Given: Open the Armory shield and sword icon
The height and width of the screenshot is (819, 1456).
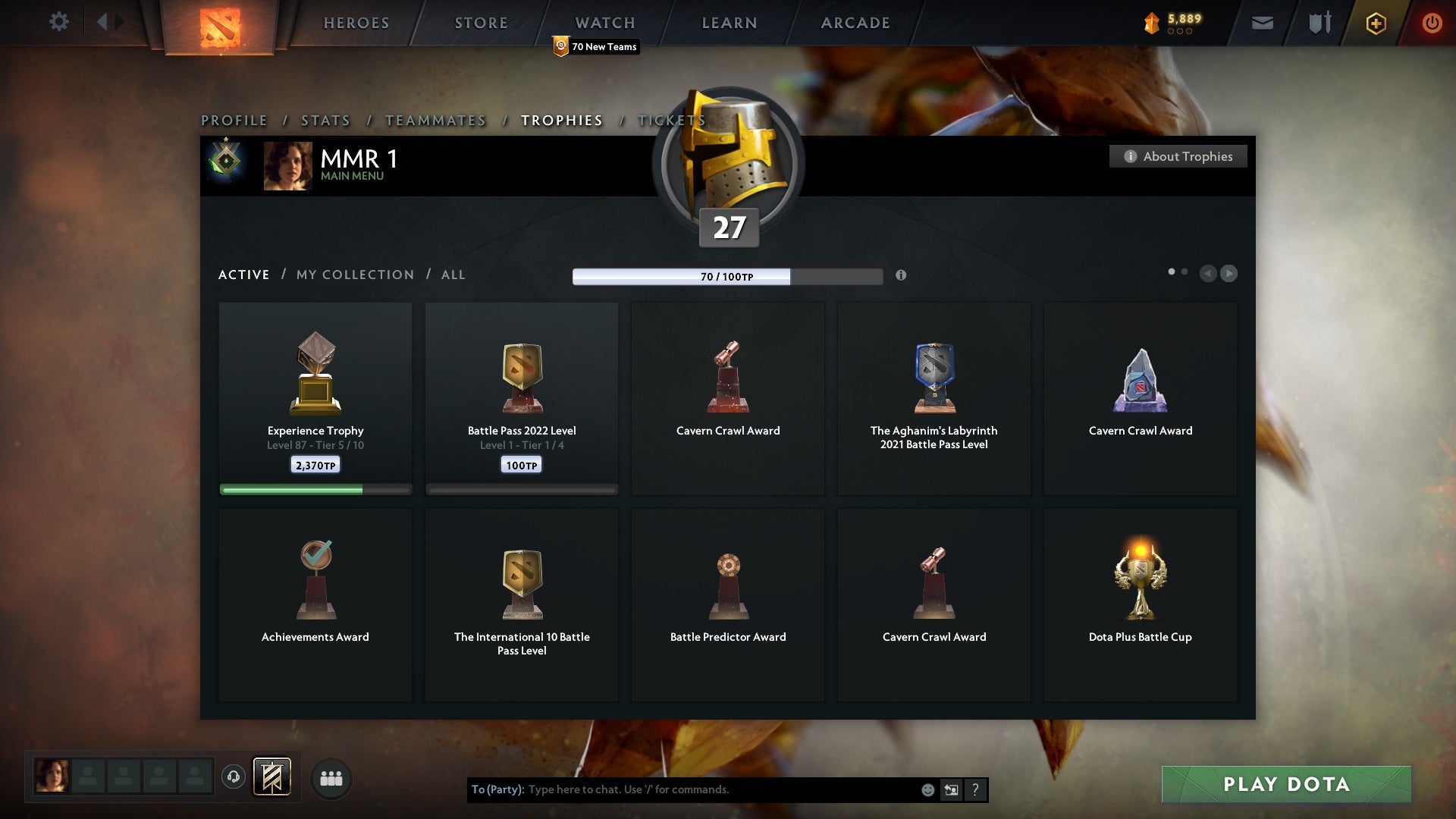Looking at the screenshot, I should click(x=1319, y=23).
